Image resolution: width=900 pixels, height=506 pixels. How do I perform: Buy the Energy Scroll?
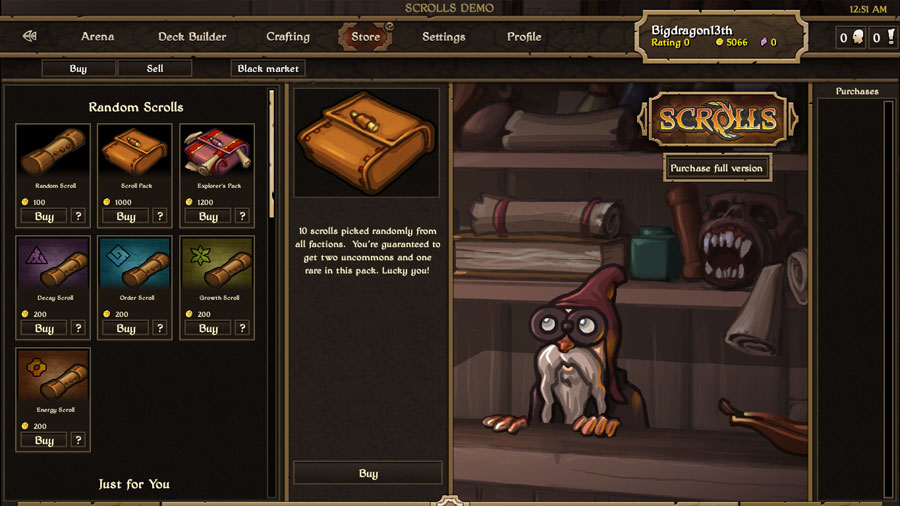click(x=44, y=440)
